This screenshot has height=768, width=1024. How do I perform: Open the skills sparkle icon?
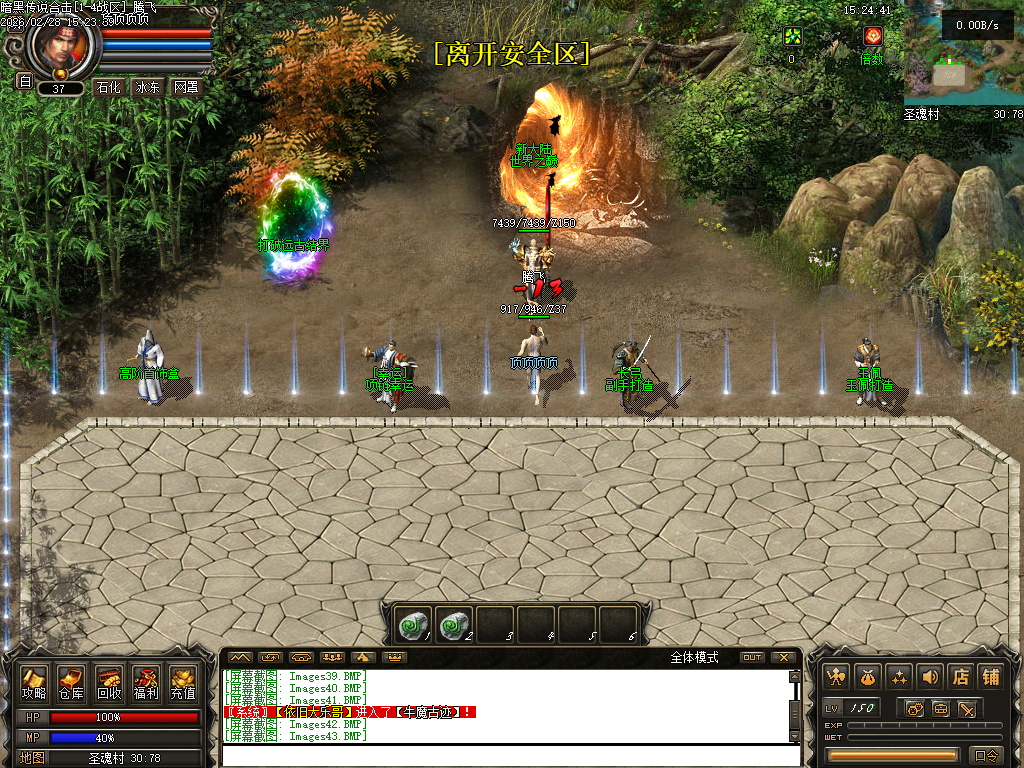point(898,677)
